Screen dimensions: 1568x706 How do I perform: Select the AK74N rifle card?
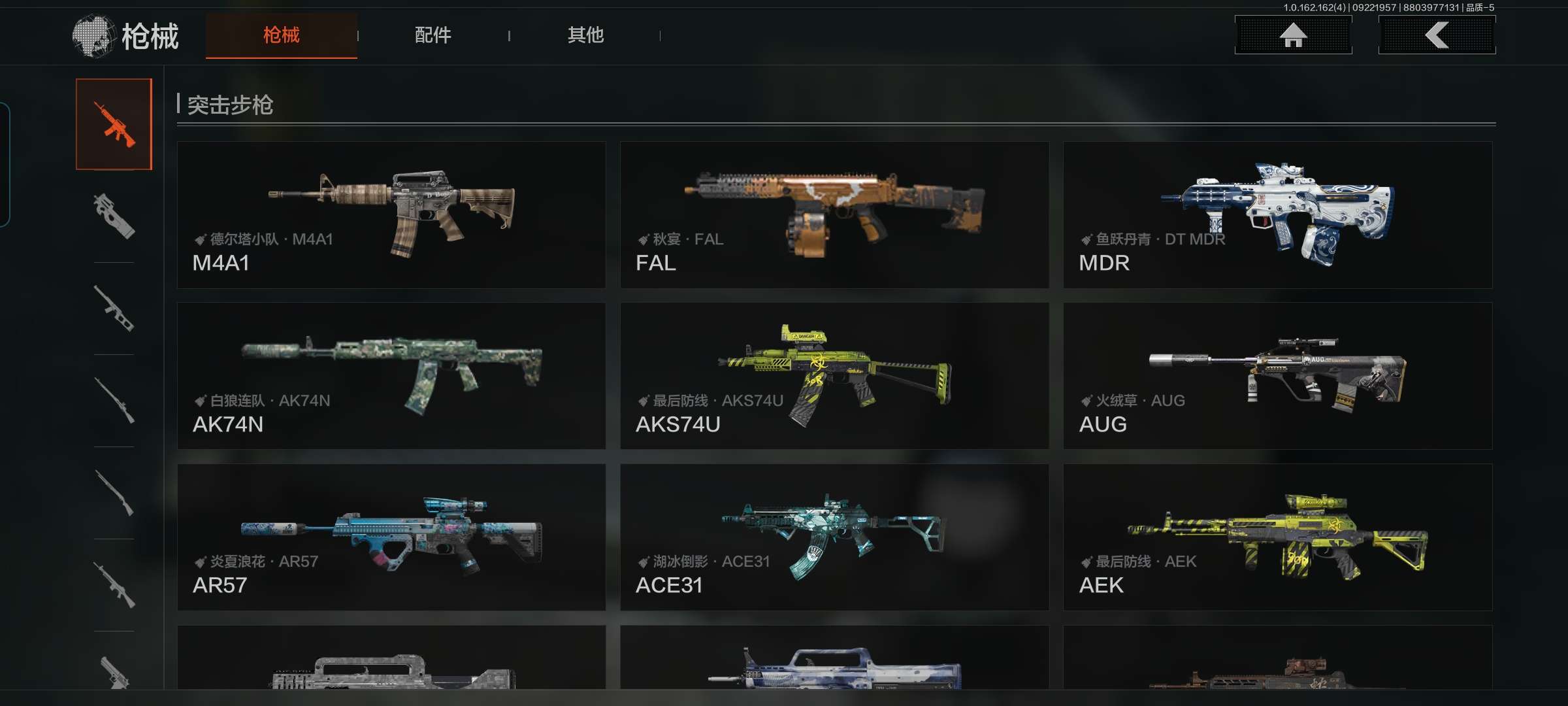[391, 376]
